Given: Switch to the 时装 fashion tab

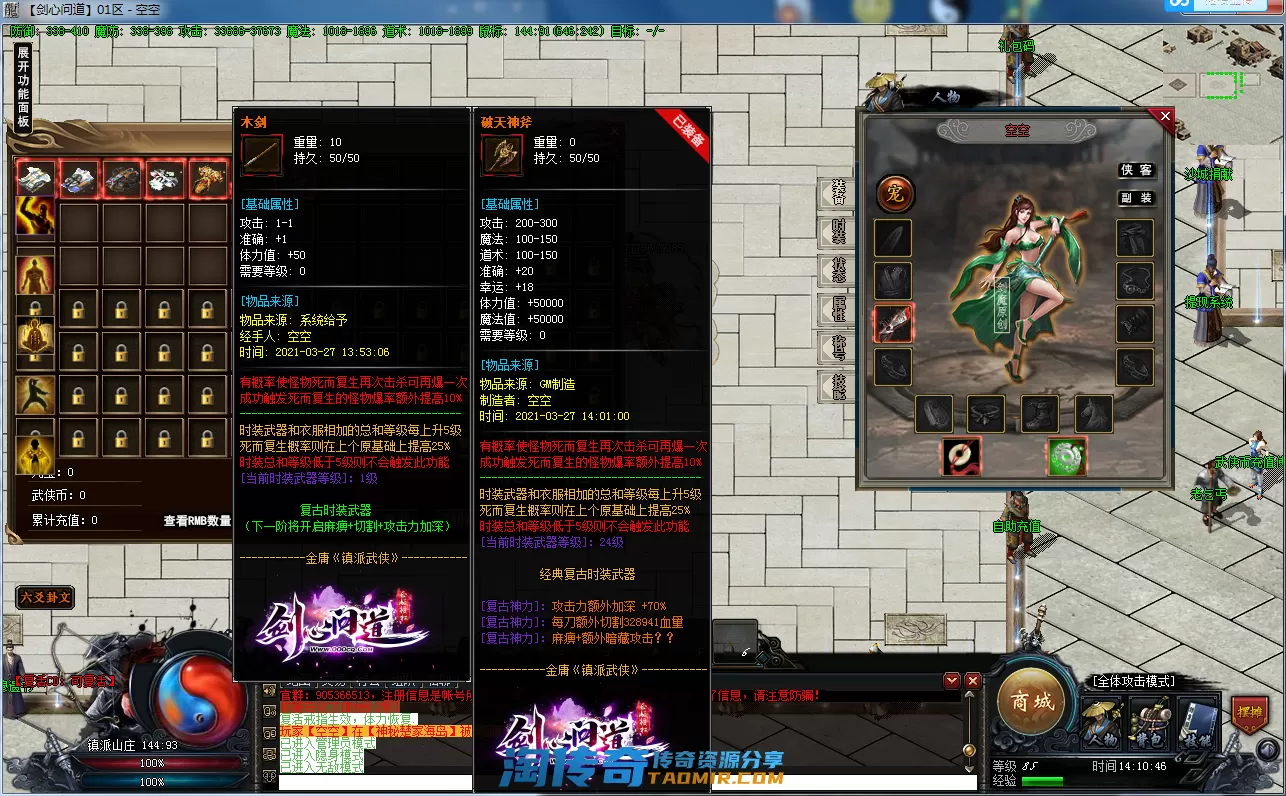Looking at the screenshot, I should point(838,232).
